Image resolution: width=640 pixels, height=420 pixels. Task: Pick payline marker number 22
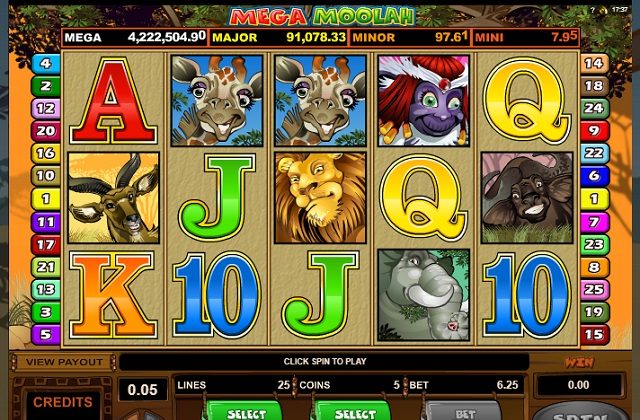[x=594, y=153]
